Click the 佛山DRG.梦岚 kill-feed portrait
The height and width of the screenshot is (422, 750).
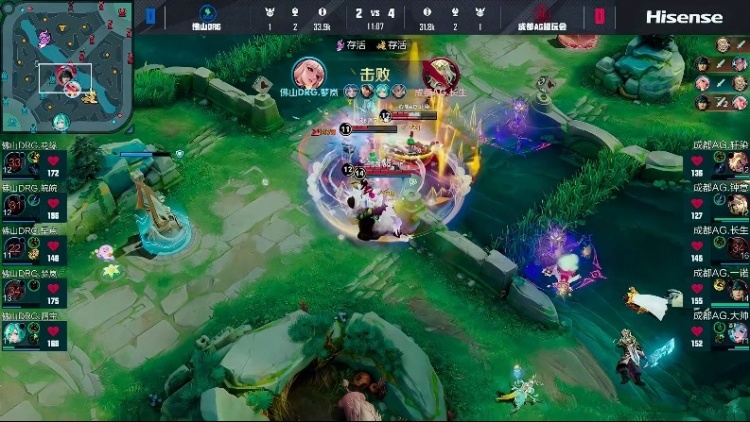click(x=310, y=74)
